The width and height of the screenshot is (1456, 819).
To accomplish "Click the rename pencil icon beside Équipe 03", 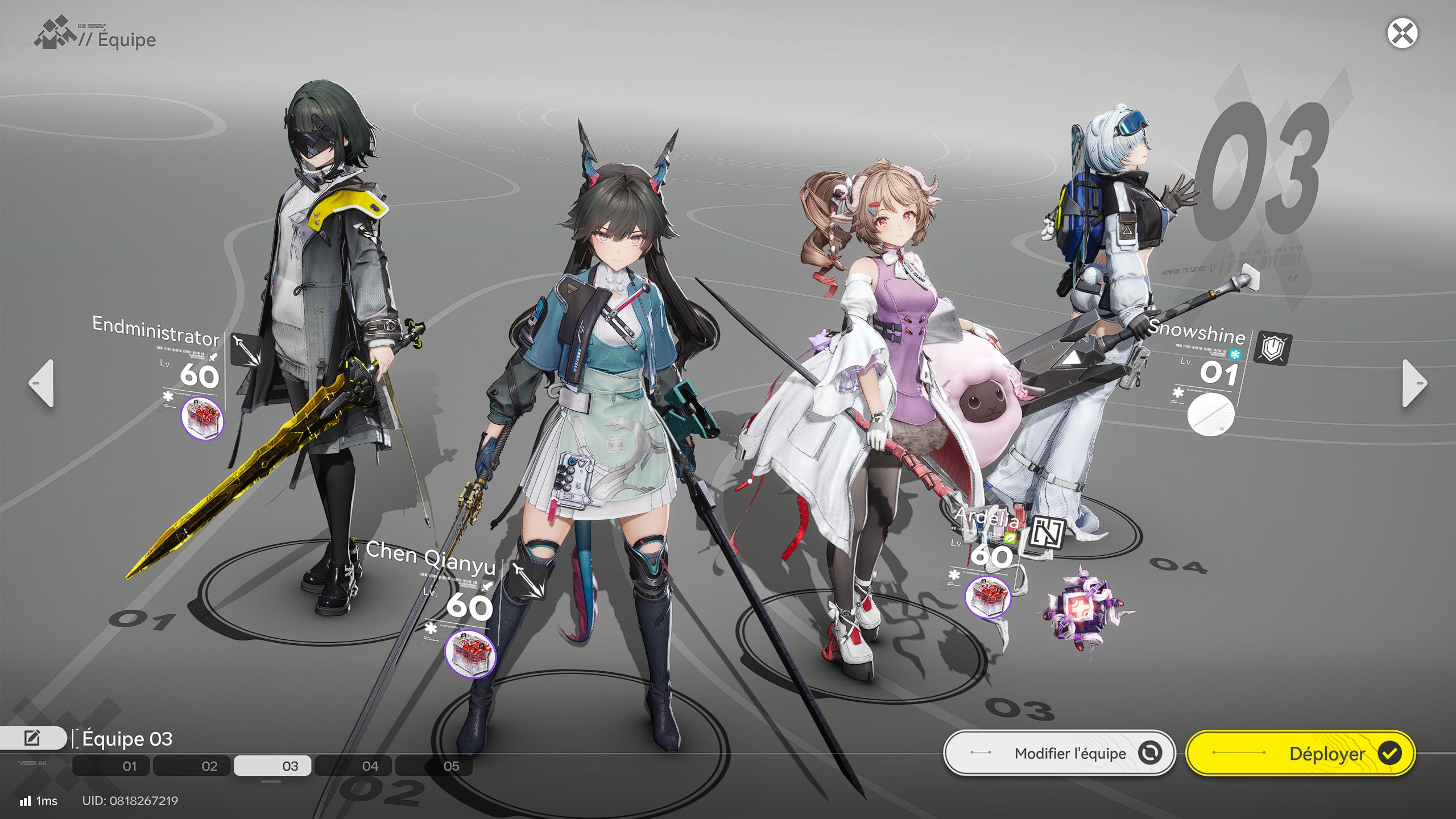I will click(x=32, y=738).
